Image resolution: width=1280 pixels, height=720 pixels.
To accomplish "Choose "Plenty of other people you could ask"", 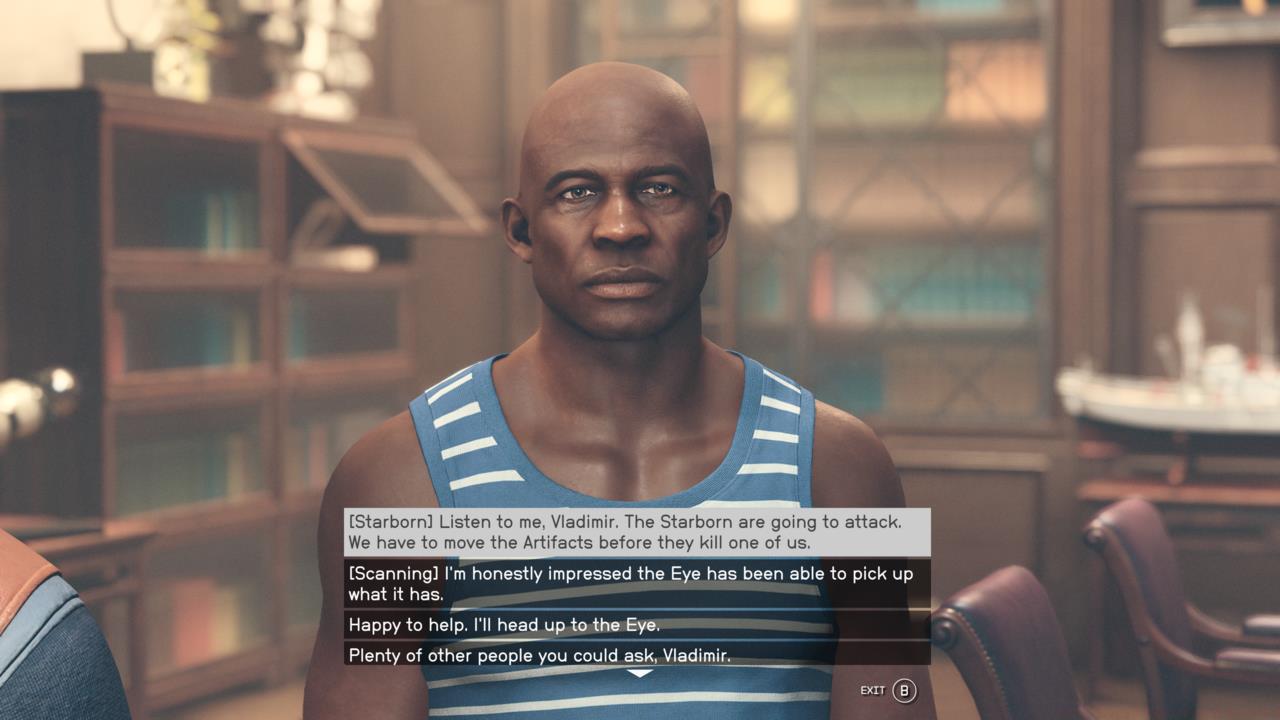I will pos(637,655).
